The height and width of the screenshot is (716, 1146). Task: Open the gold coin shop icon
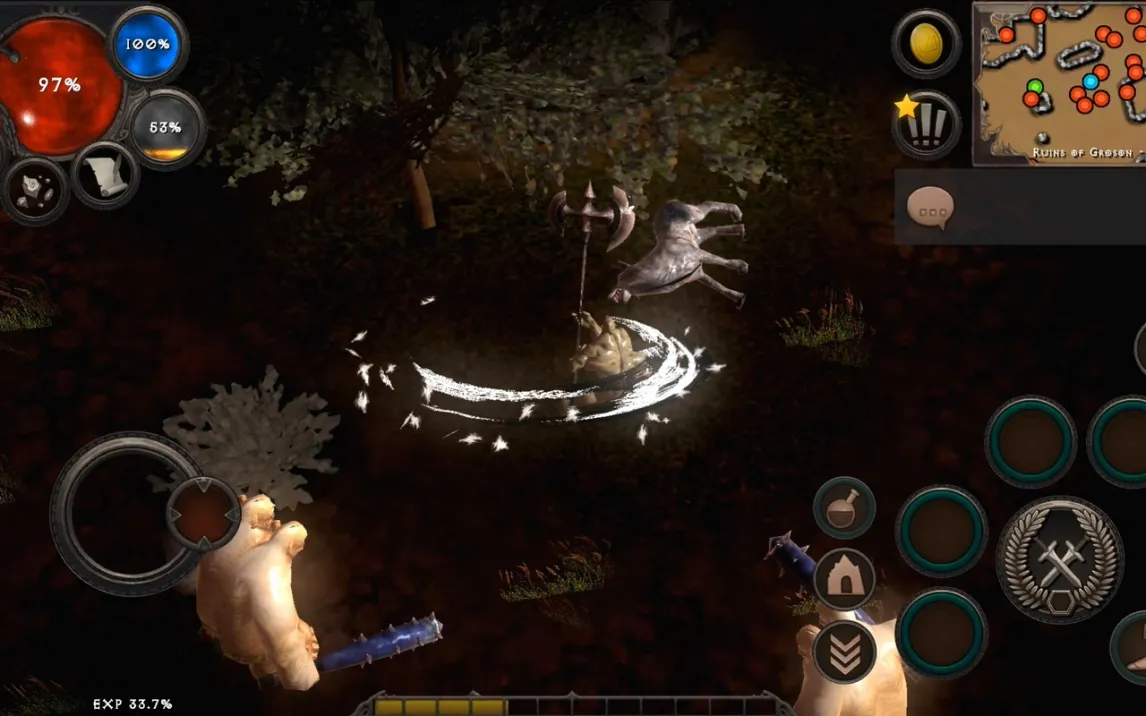[926, 43]
